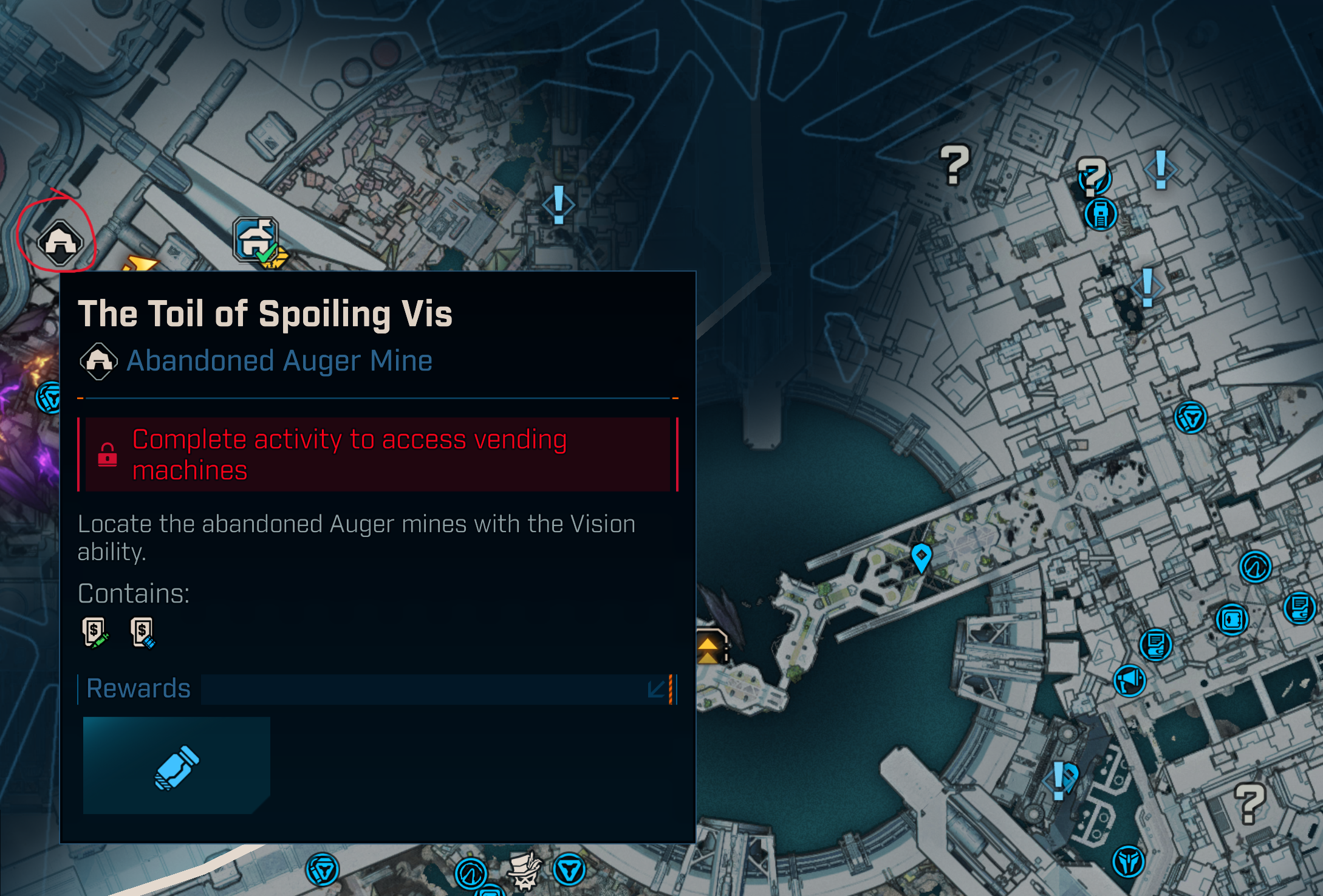This screenshot has height=896, width=1323.
Task: Select the blue reward item tile
Action: (176, 765)
